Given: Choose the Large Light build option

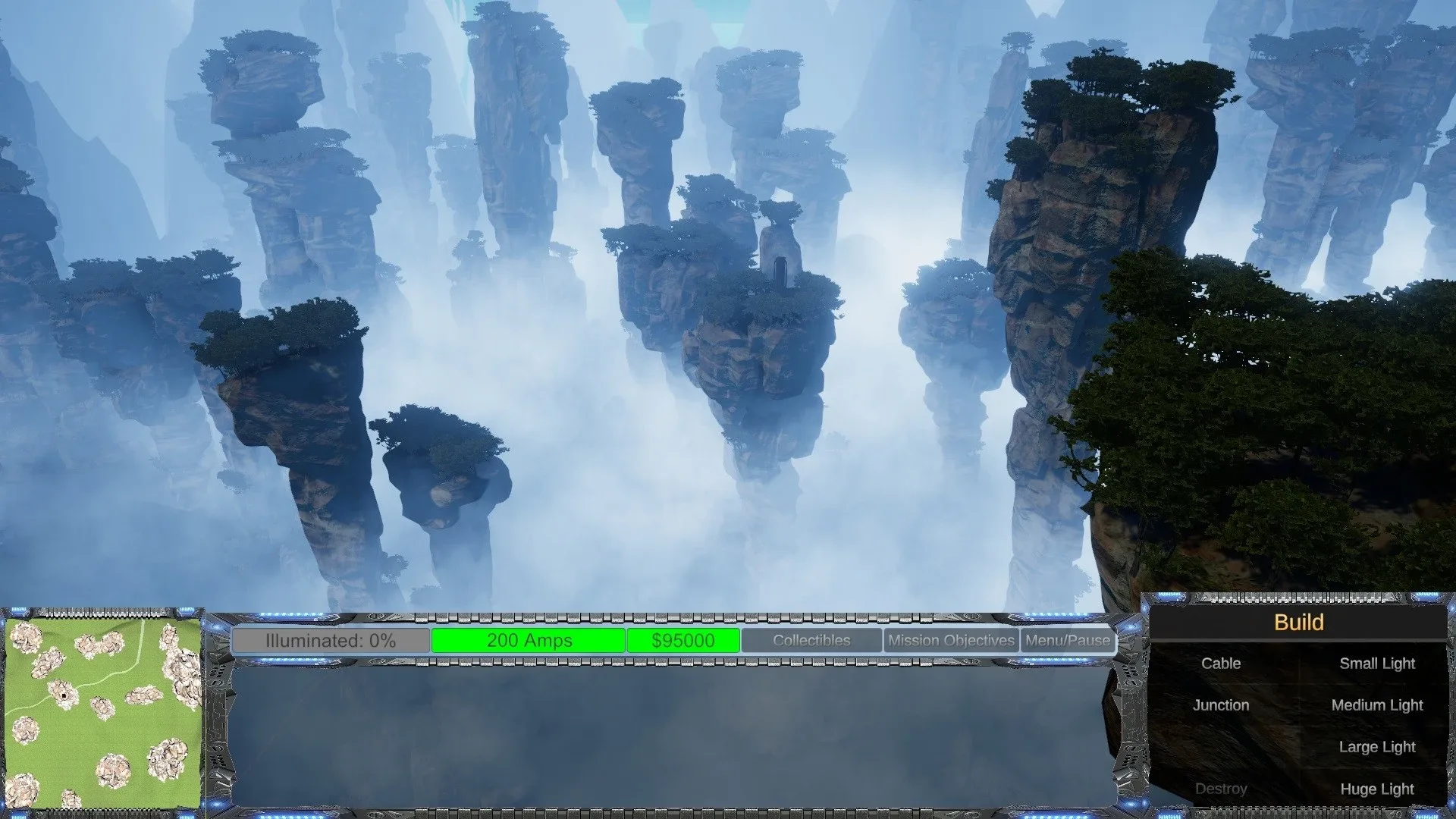Looking at the screenshot, I should [1377, 747].
